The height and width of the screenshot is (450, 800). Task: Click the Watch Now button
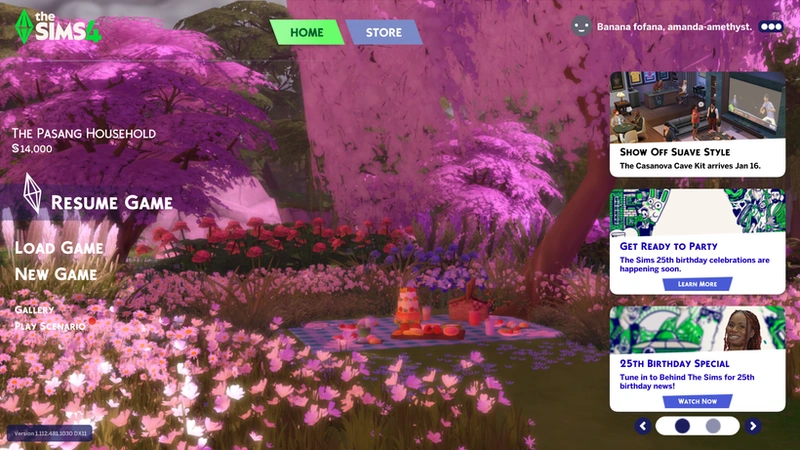(697, 401)
